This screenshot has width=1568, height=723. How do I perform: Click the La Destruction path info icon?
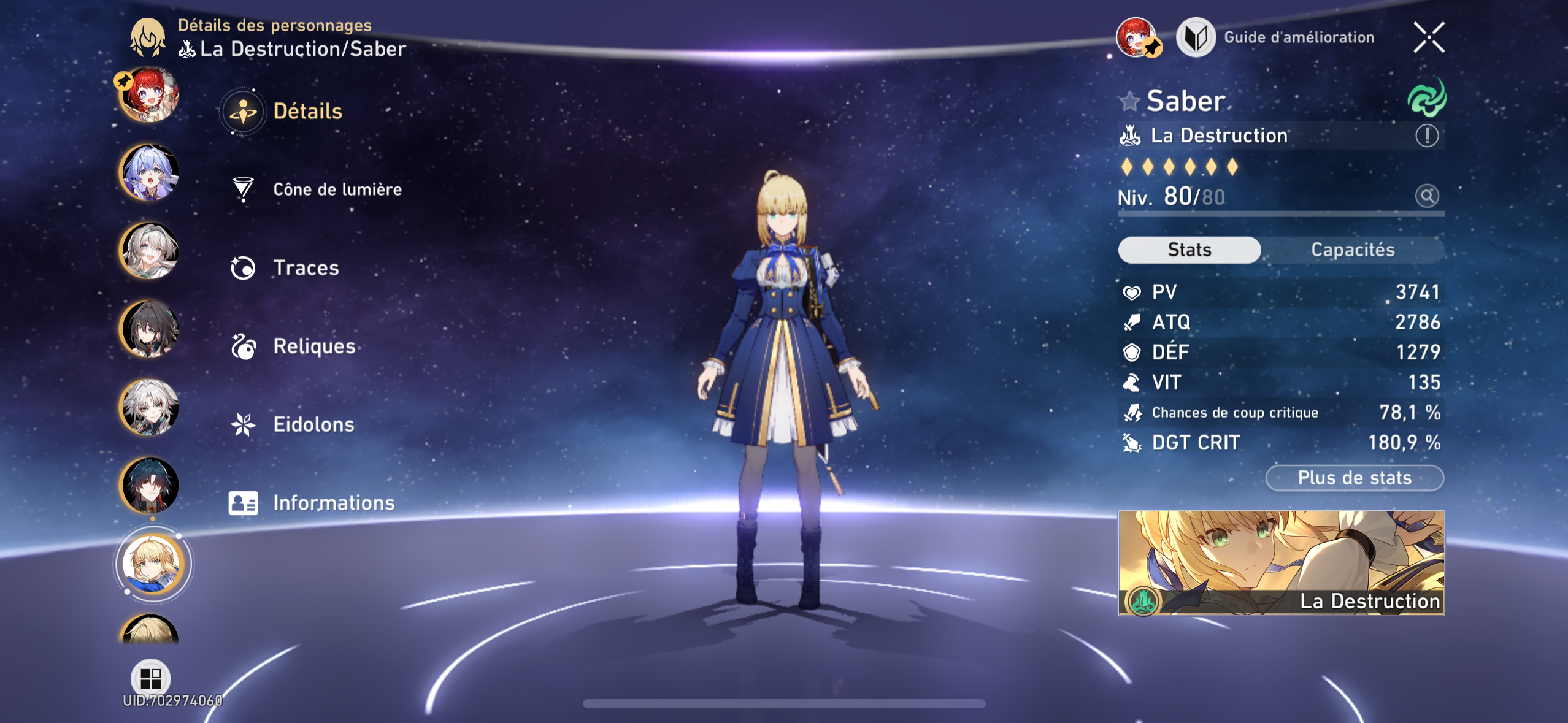[1426, 136]
